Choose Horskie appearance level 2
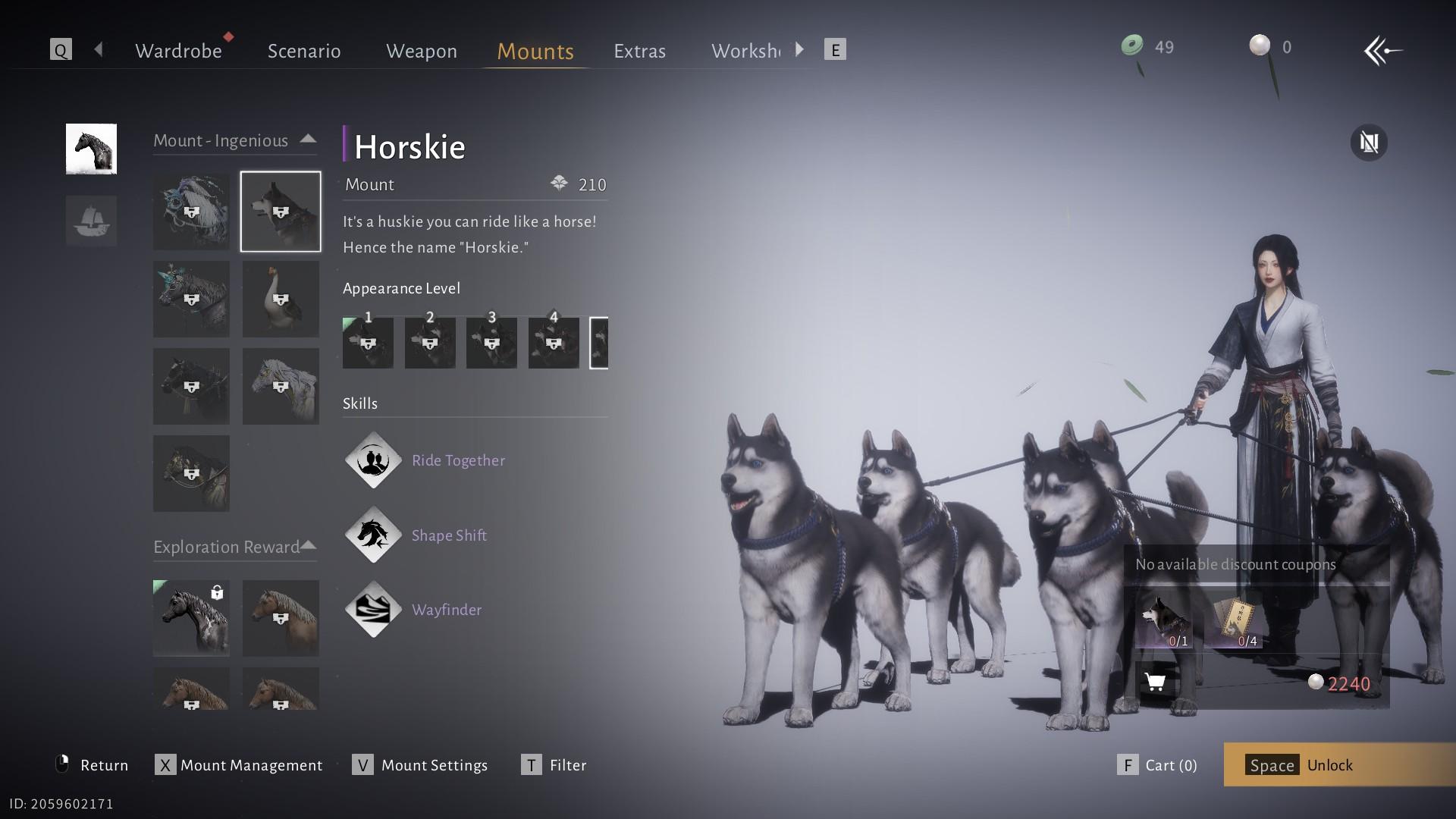Image resolution: width=1456 pixels, height=819 pixels. click(x=430, y=343)
